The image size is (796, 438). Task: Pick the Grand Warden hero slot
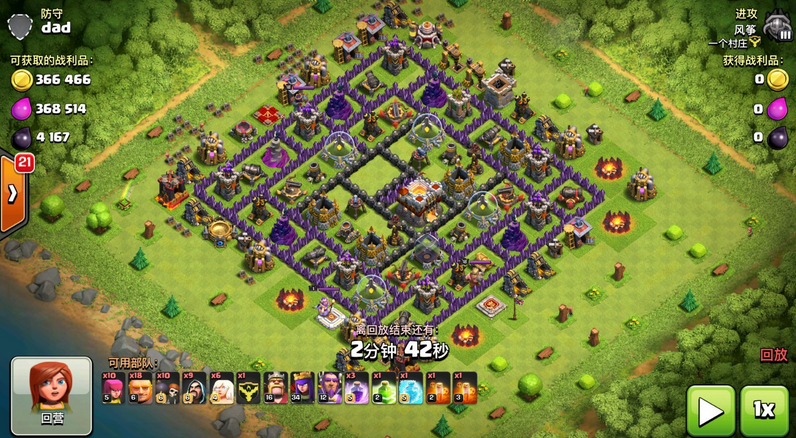point(329,387)
